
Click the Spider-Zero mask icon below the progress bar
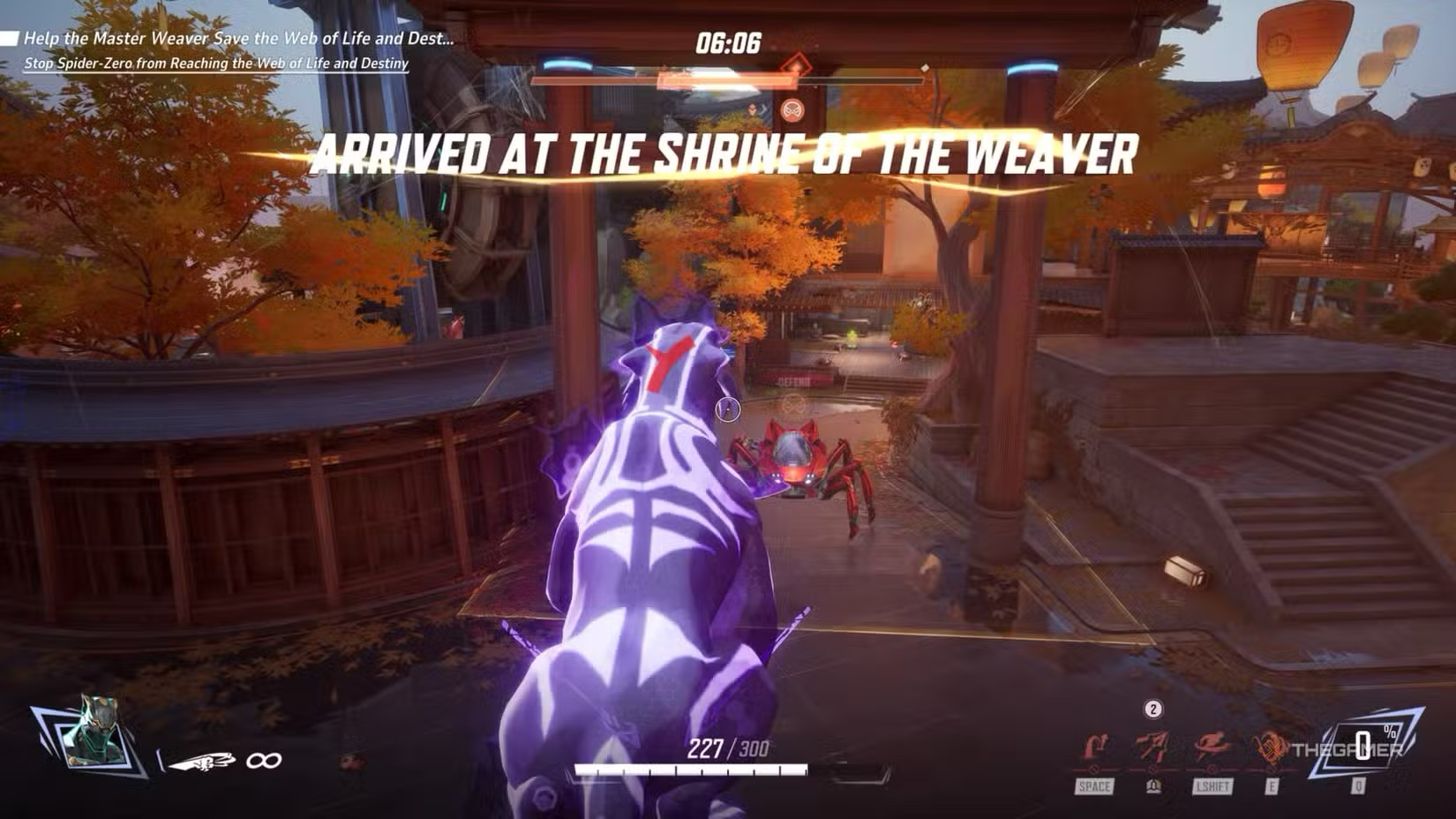pyautogui.click(x=792, y=110)
